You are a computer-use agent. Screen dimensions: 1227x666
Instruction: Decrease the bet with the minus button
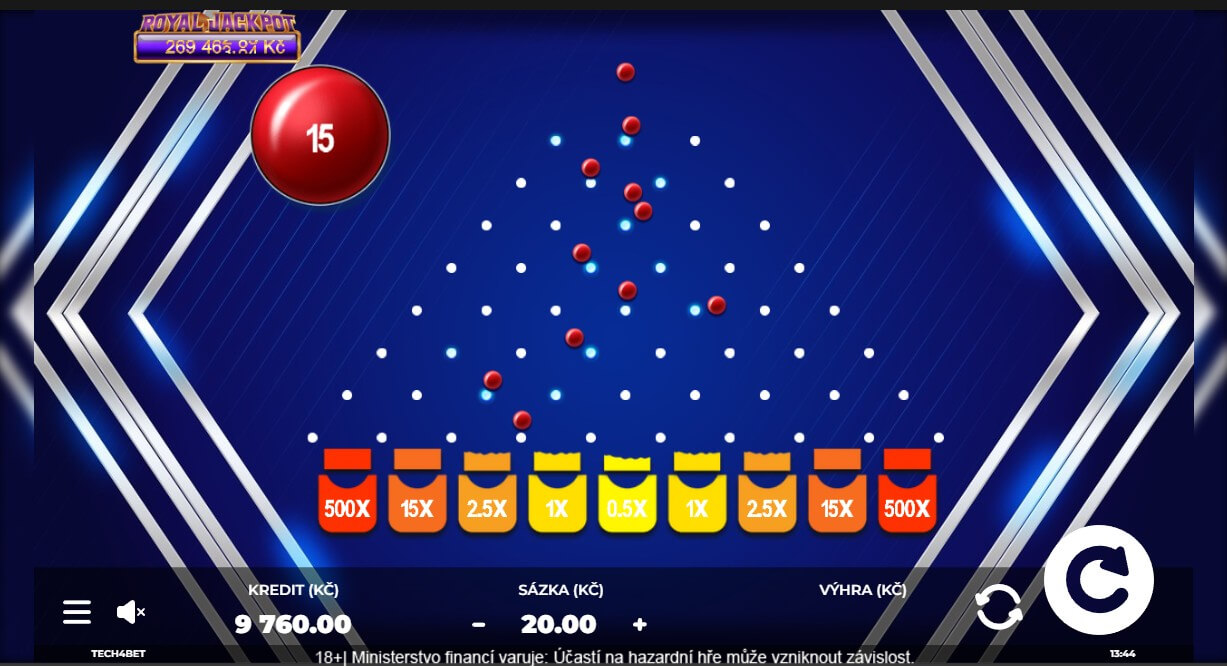[x=479, y=625]
